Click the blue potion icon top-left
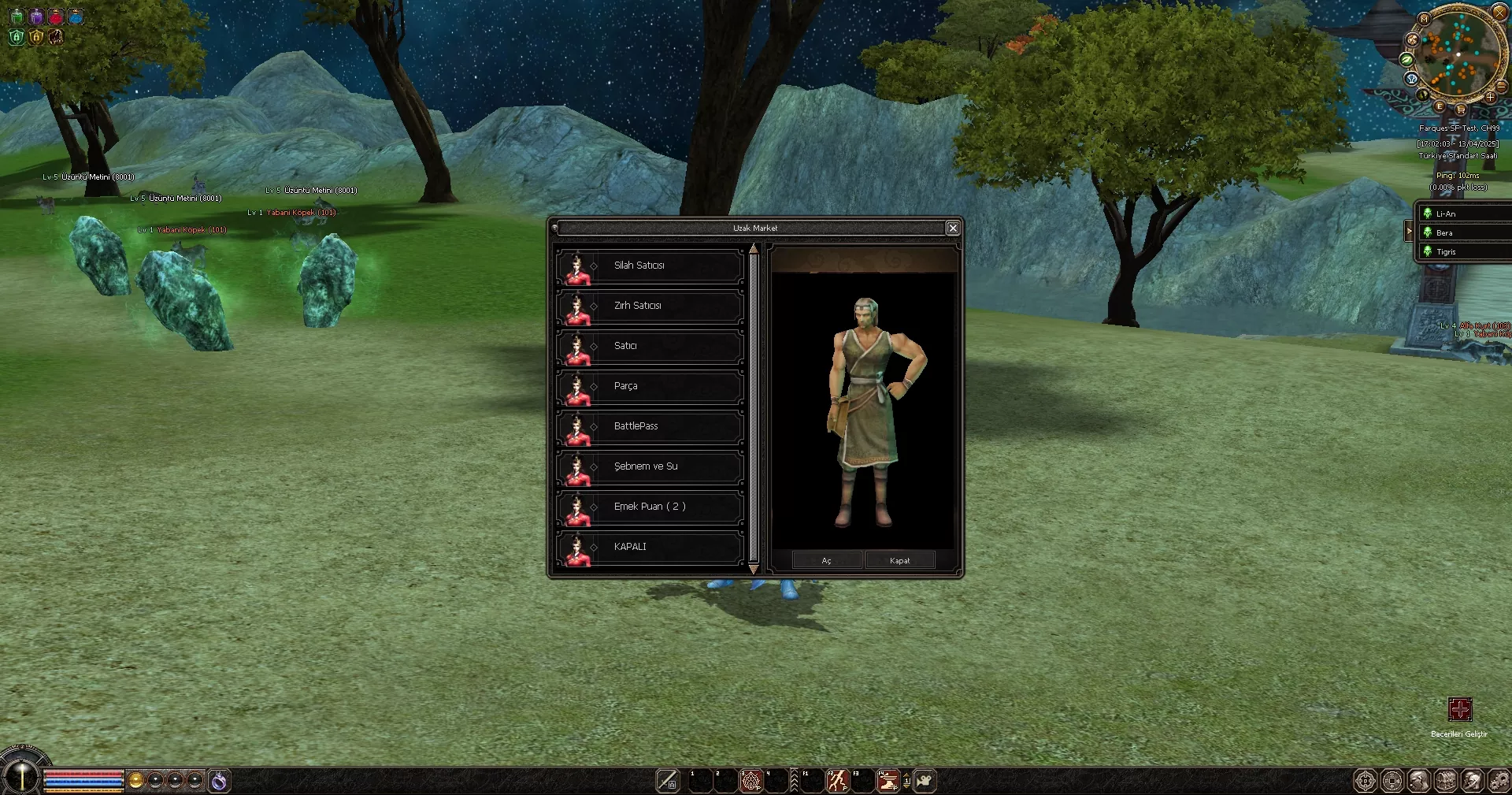This screenshot has width=1512, height=795. [76, 17]
